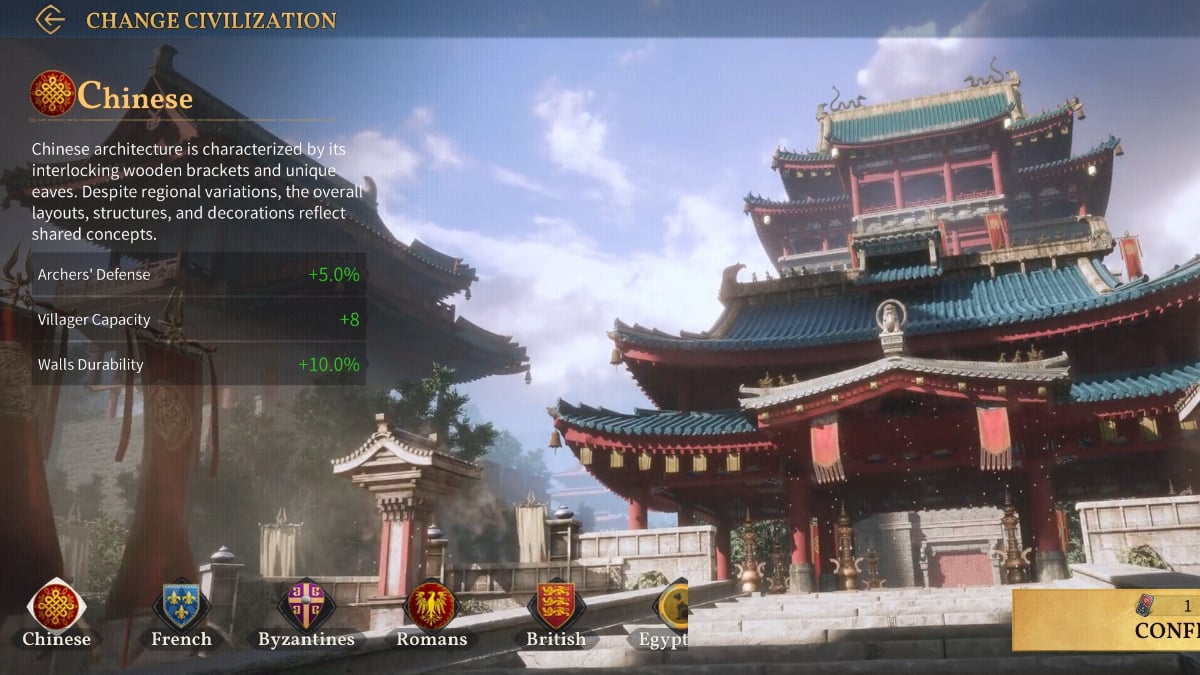Go back using the arrow button
Viewport: 1200px width, 675px height.
tap(49, 20)
